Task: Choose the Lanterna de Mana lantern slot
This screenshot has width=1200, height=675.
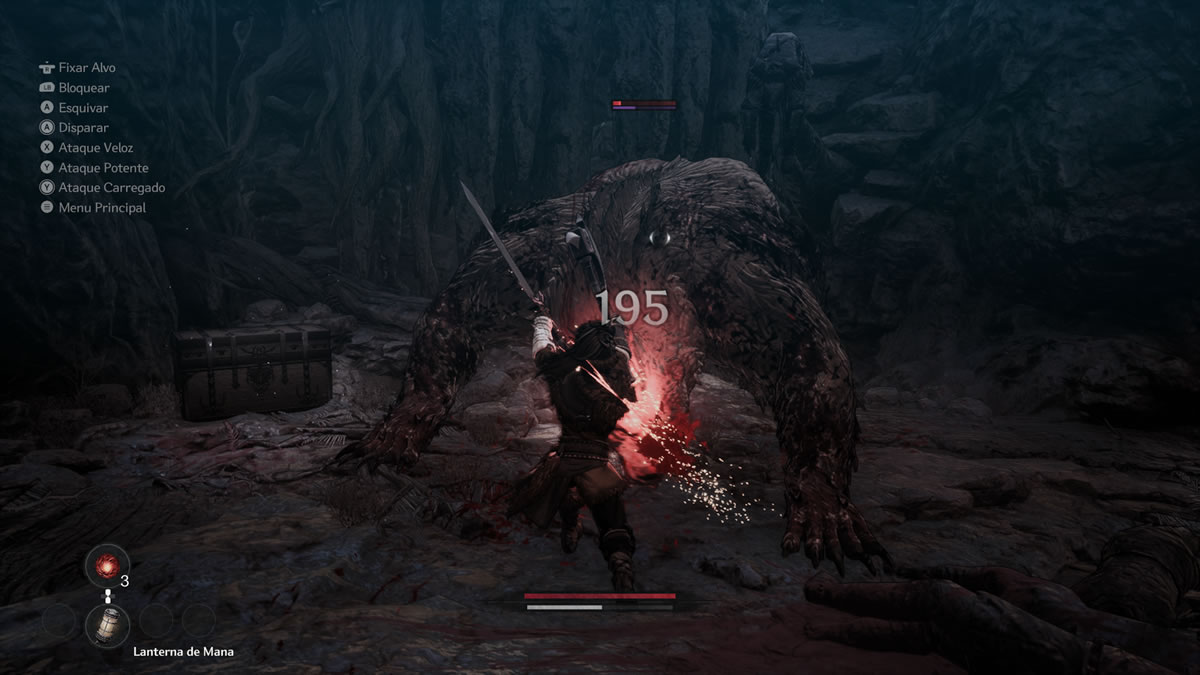Action: [x=106, y=625]
